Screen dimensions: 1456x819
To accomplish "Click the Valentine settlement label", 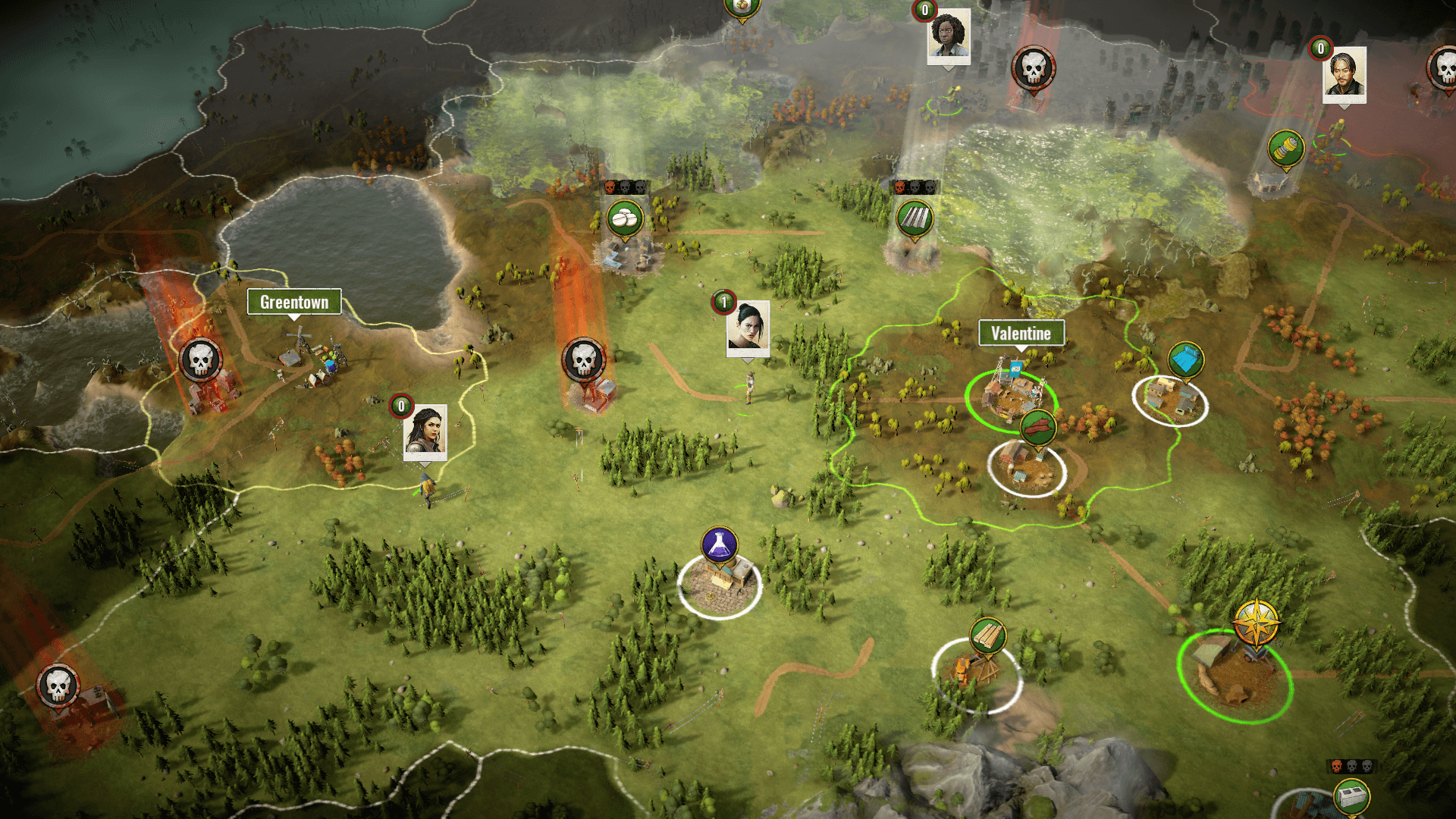I will (1021, 331).
